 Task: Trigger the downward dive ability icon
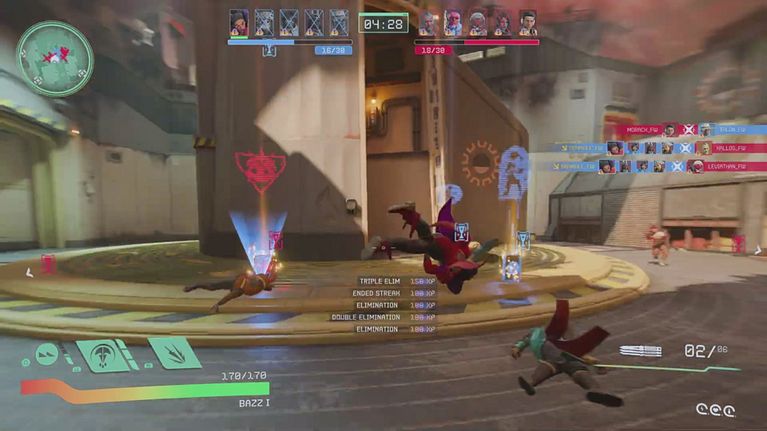[104, 355]
